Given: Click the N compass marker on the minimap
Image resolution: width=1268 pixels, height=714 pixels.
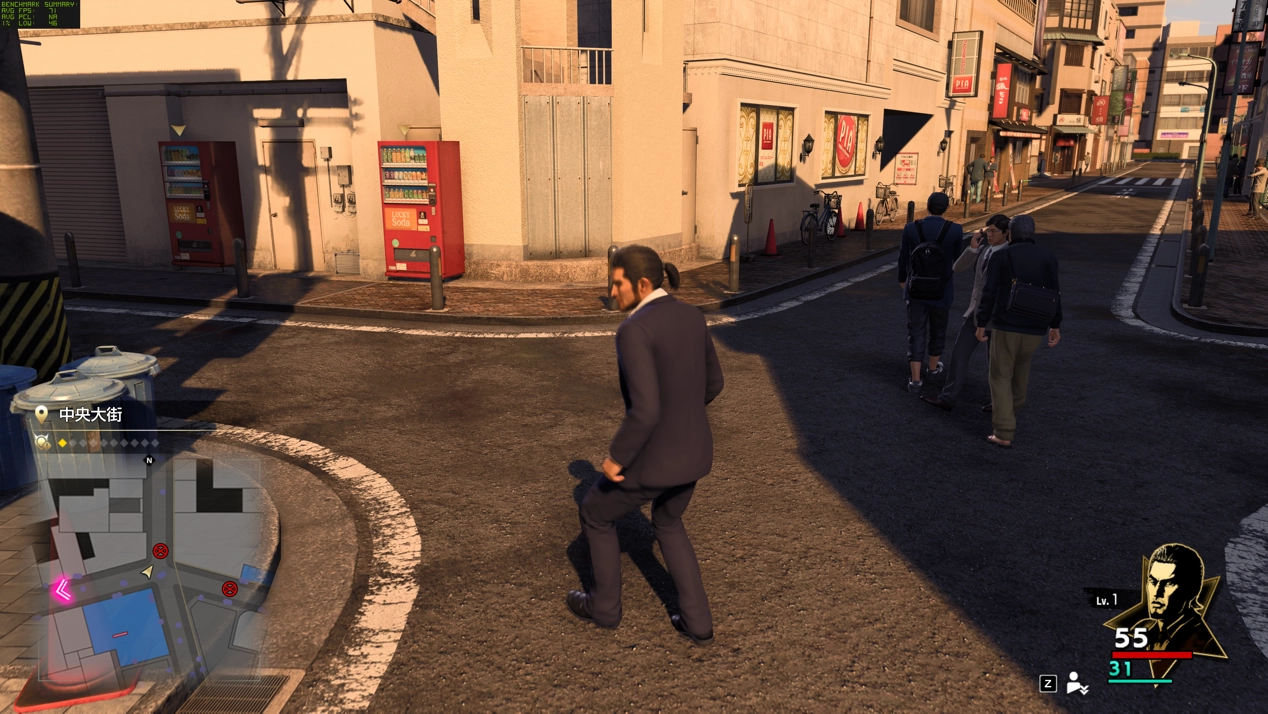Looking at the screenshot, I should (150, 461).
